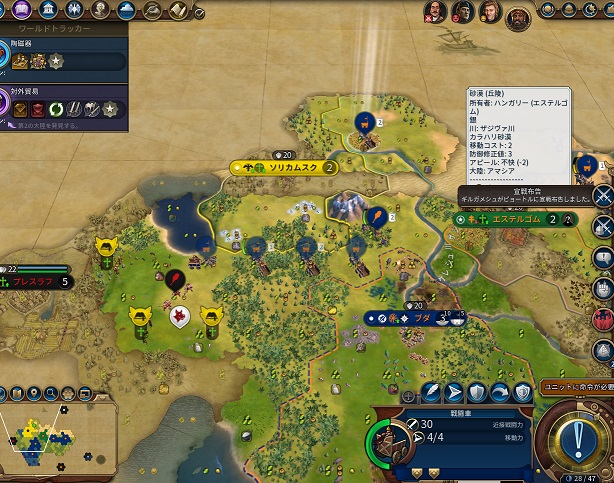The image size is (614, 483).
Task: Open the government building icon
Action: (49, 10)
